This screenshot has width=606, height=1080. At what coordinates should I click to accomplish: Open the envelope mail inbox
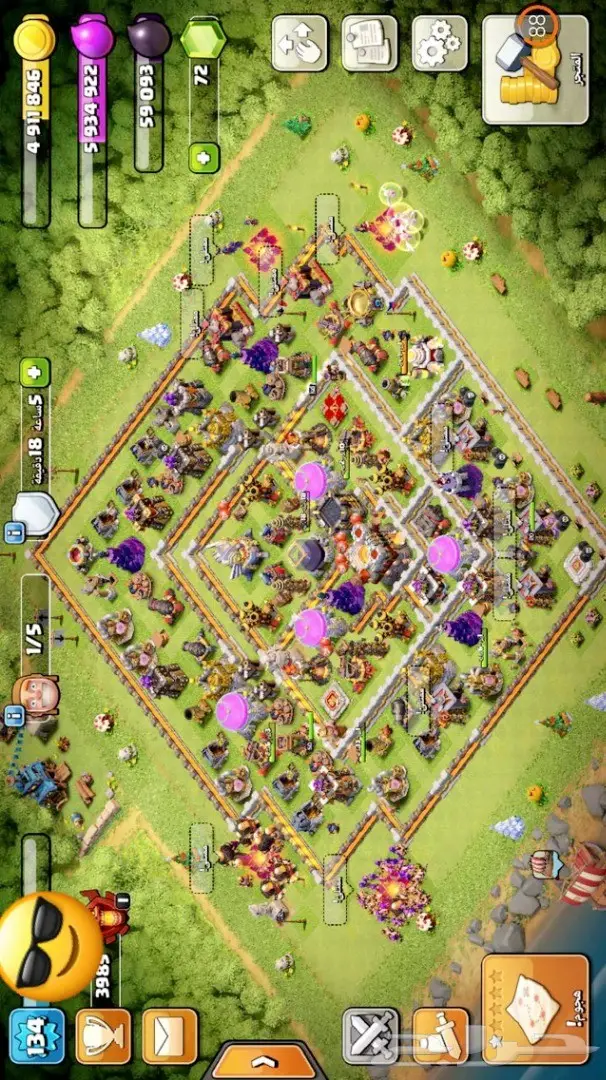[169, 1036]
